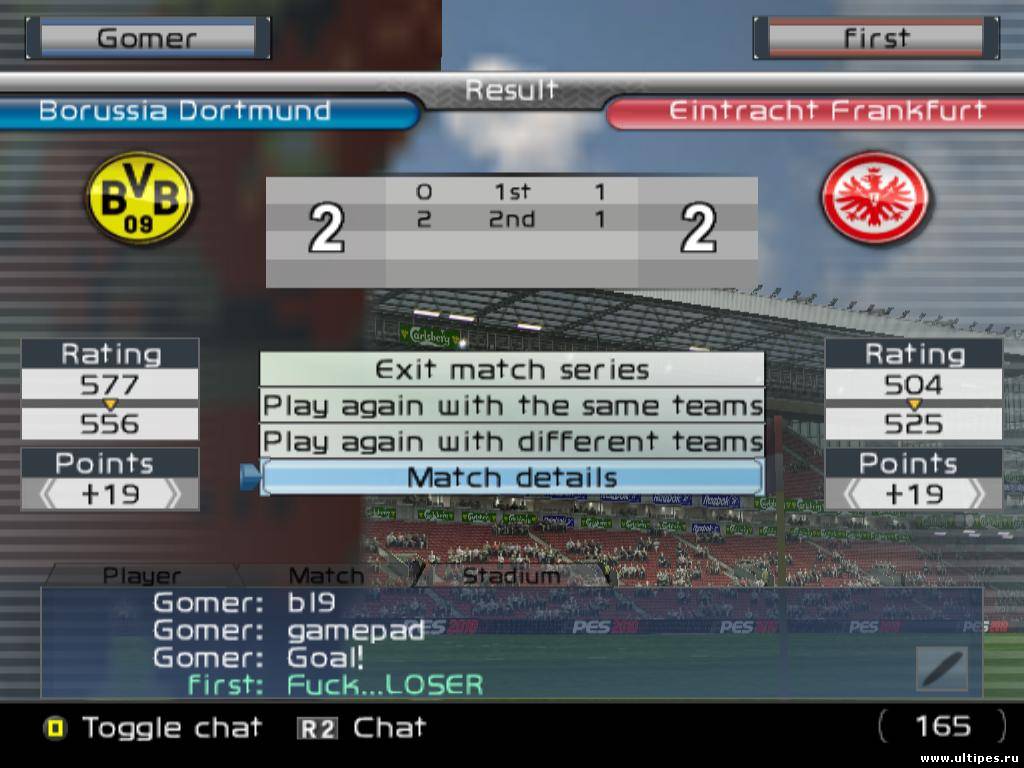The height and width of the screenshot is (768, 1024).
Task: Choose Play again with the same teams
Action: pos(511,406)
